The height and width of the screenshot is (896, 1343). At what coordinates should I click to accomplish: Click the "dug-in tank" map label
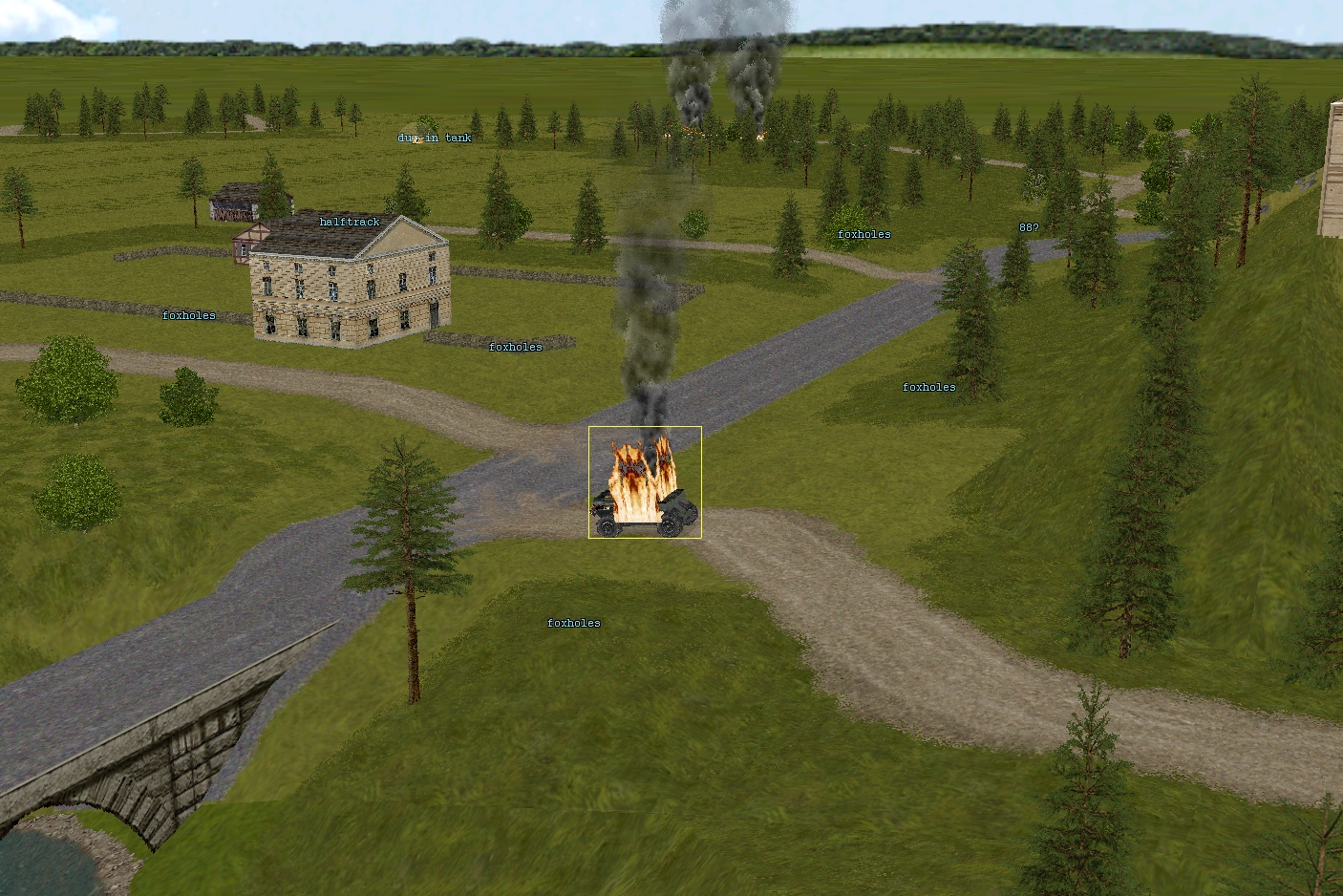(x=435, y=139)
